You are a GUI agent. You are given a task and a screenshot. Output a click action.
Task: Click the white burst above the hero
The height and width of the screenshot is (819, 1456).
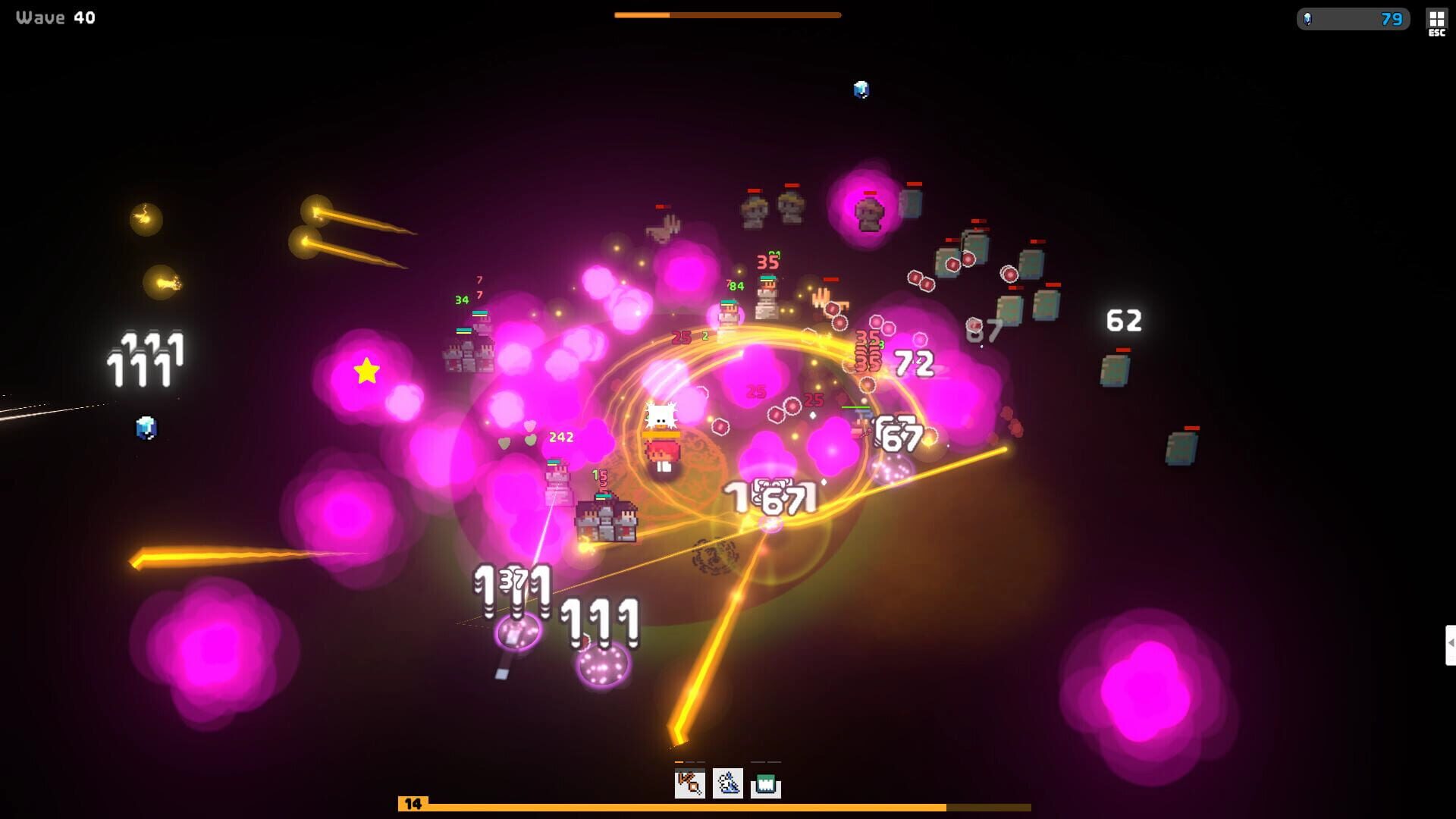(661, 413)
